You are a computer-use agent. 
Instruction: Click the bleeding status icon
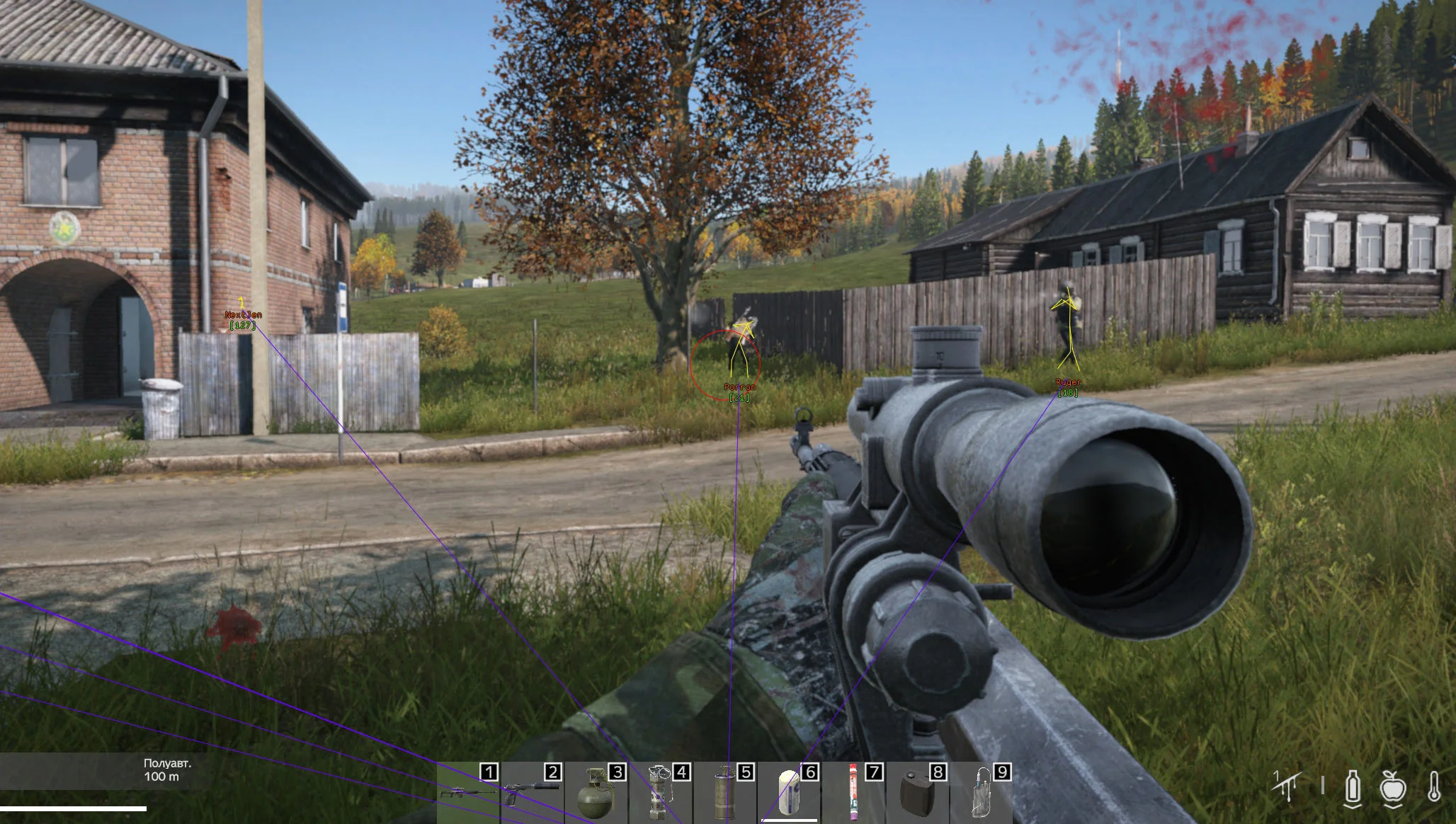pyautogui.click(x=1287, y=786)
